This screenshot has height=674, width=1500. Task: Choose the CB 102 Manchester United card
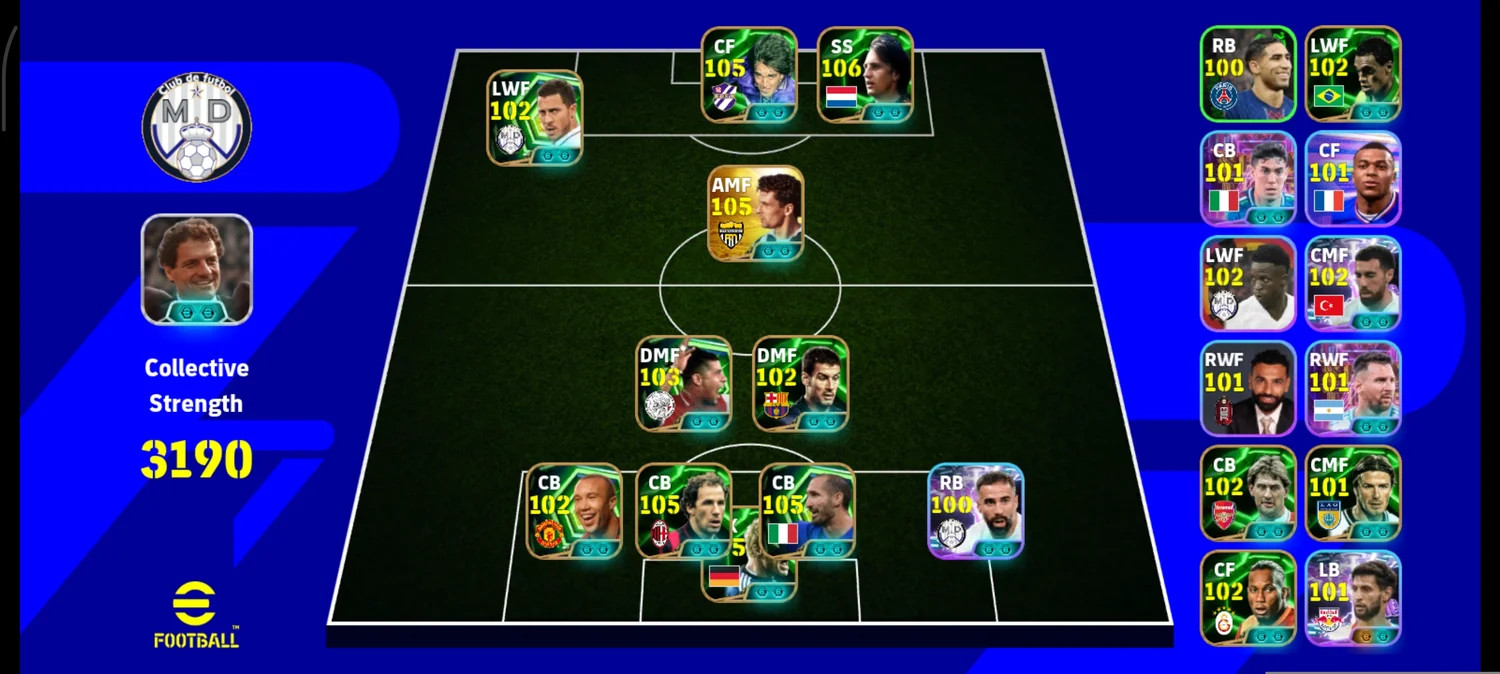[x=574, y=510]
